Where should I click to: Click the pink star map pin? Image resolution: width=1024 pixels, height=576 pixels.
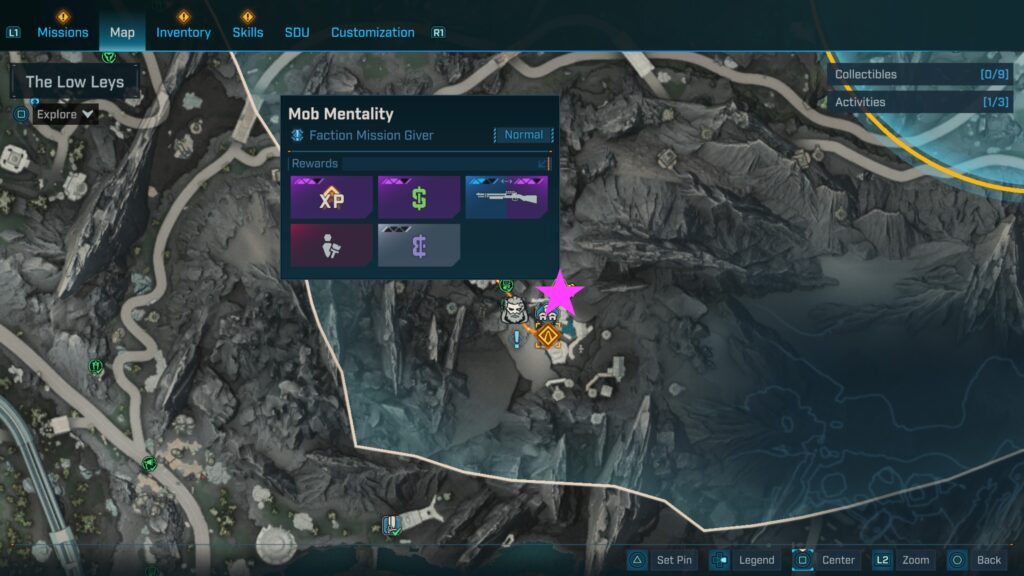[560, 293]
